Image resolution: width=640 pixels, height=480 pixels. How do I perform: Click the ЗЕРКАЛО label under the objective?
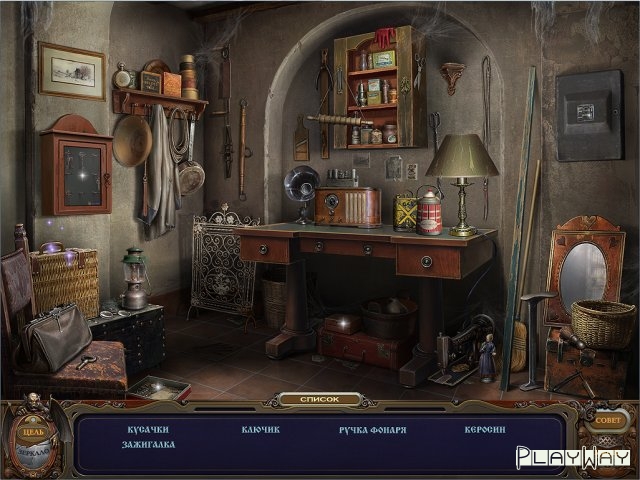(x=34, y=453)
